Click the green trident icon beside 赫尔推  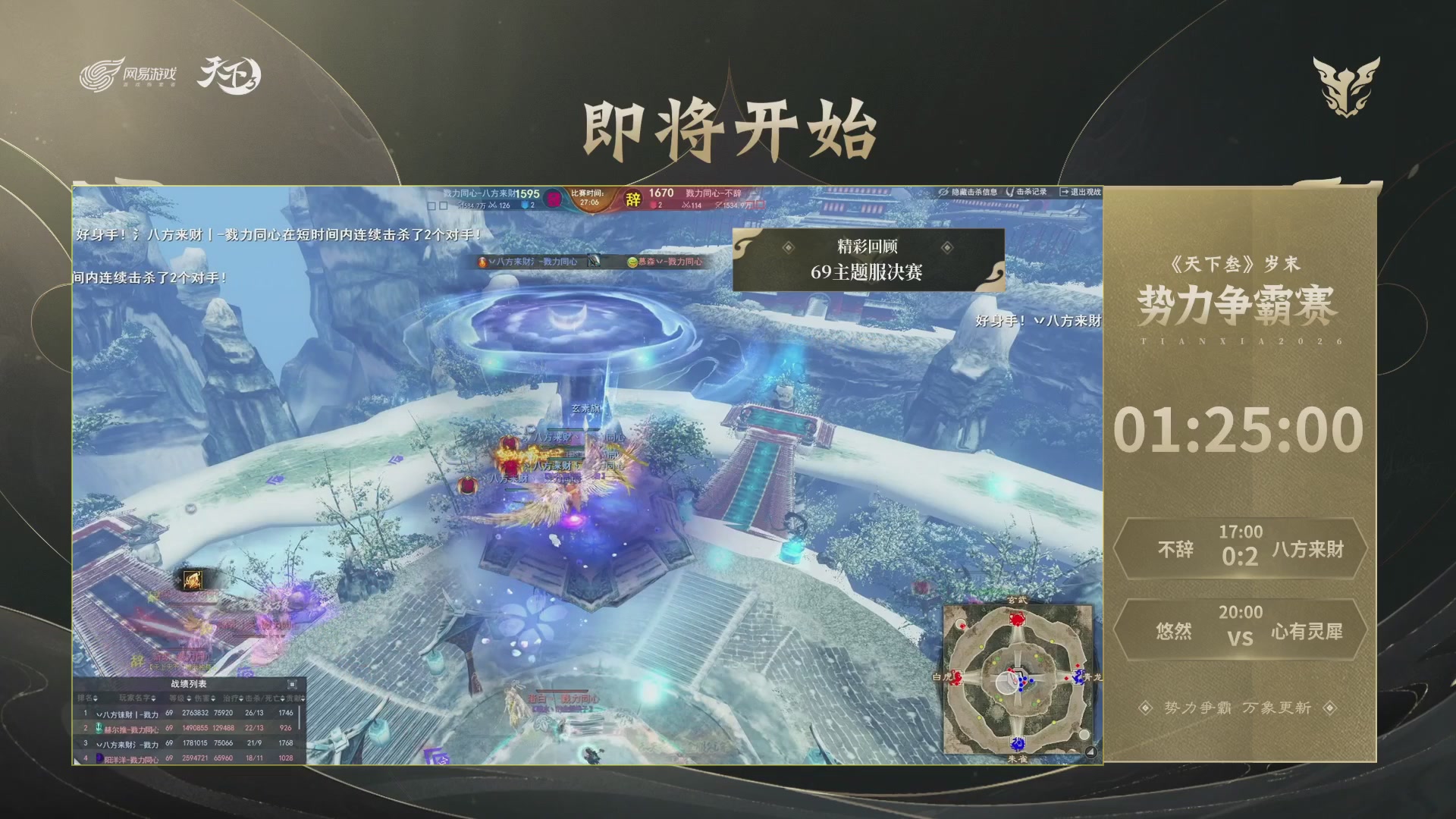[99, 729]
